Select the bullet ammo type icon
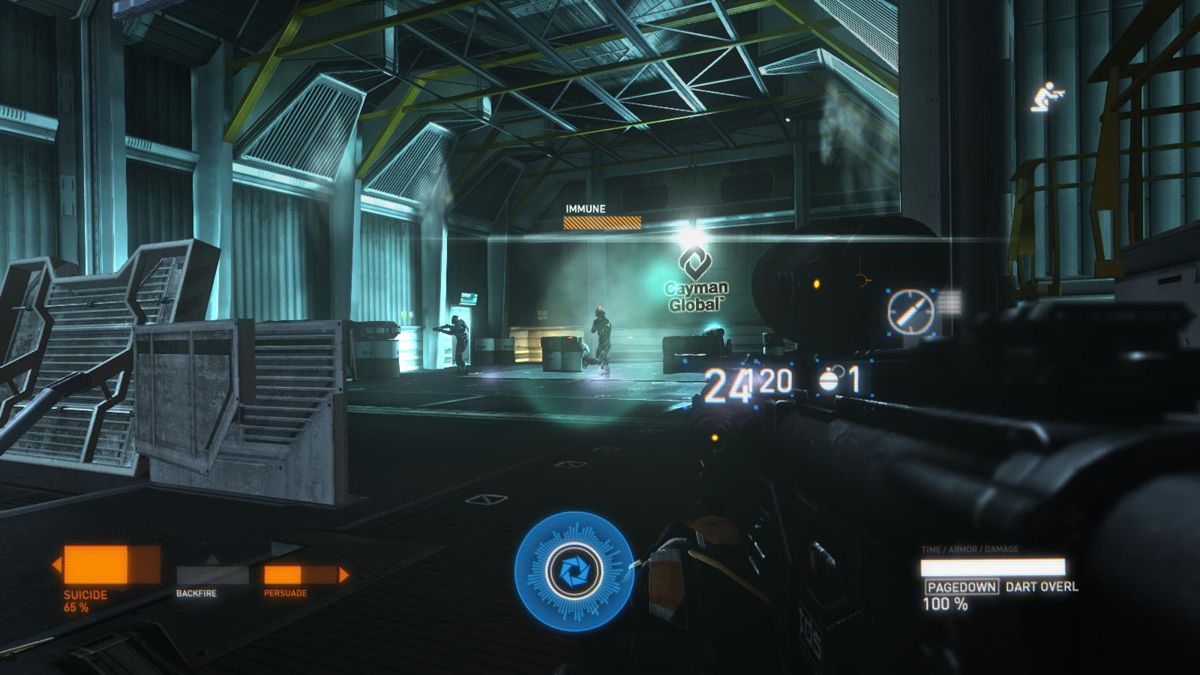 [911, 313]
